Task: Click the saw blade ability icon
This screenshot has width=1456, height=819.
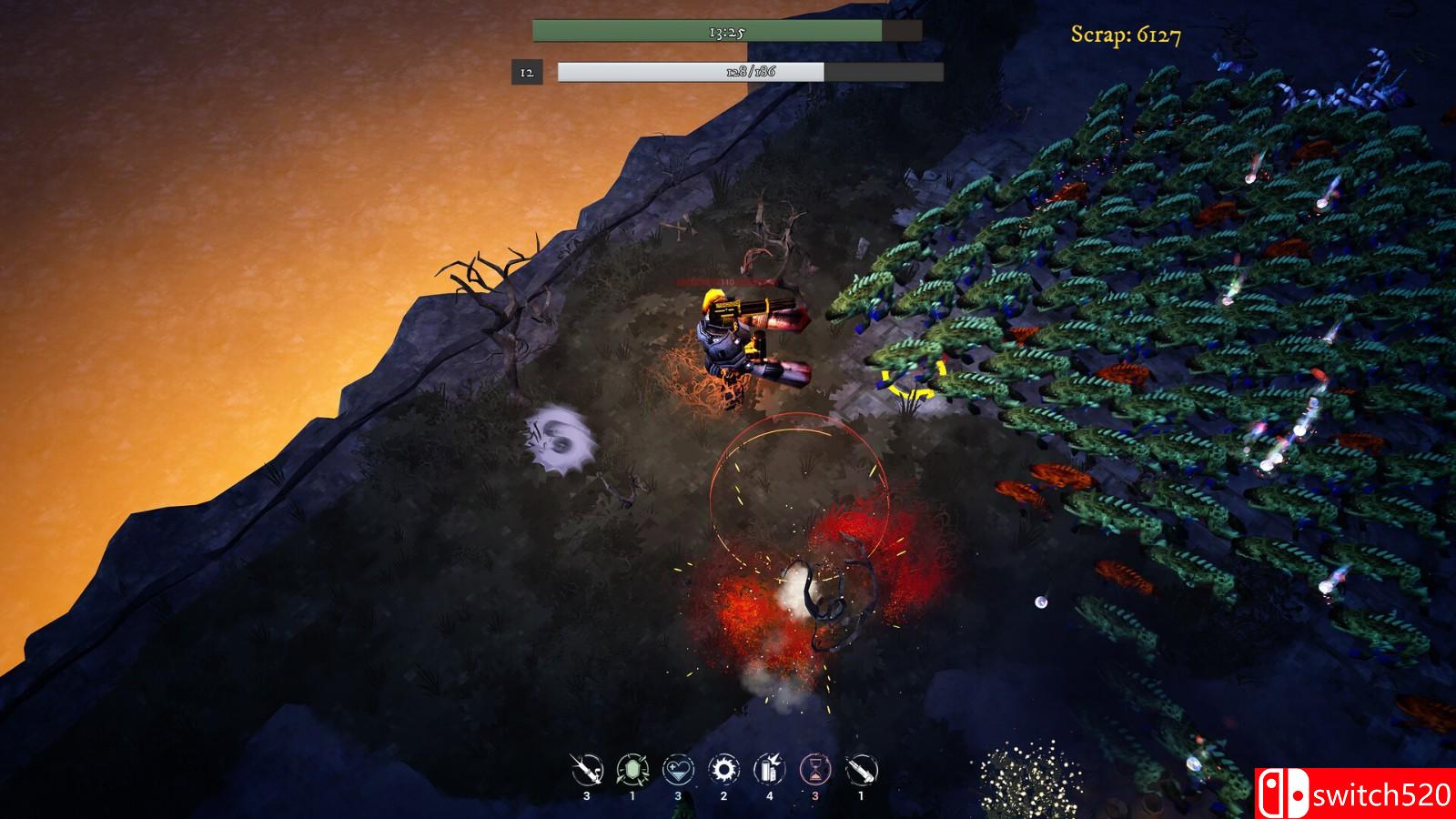Action: (x=723, y=769)
